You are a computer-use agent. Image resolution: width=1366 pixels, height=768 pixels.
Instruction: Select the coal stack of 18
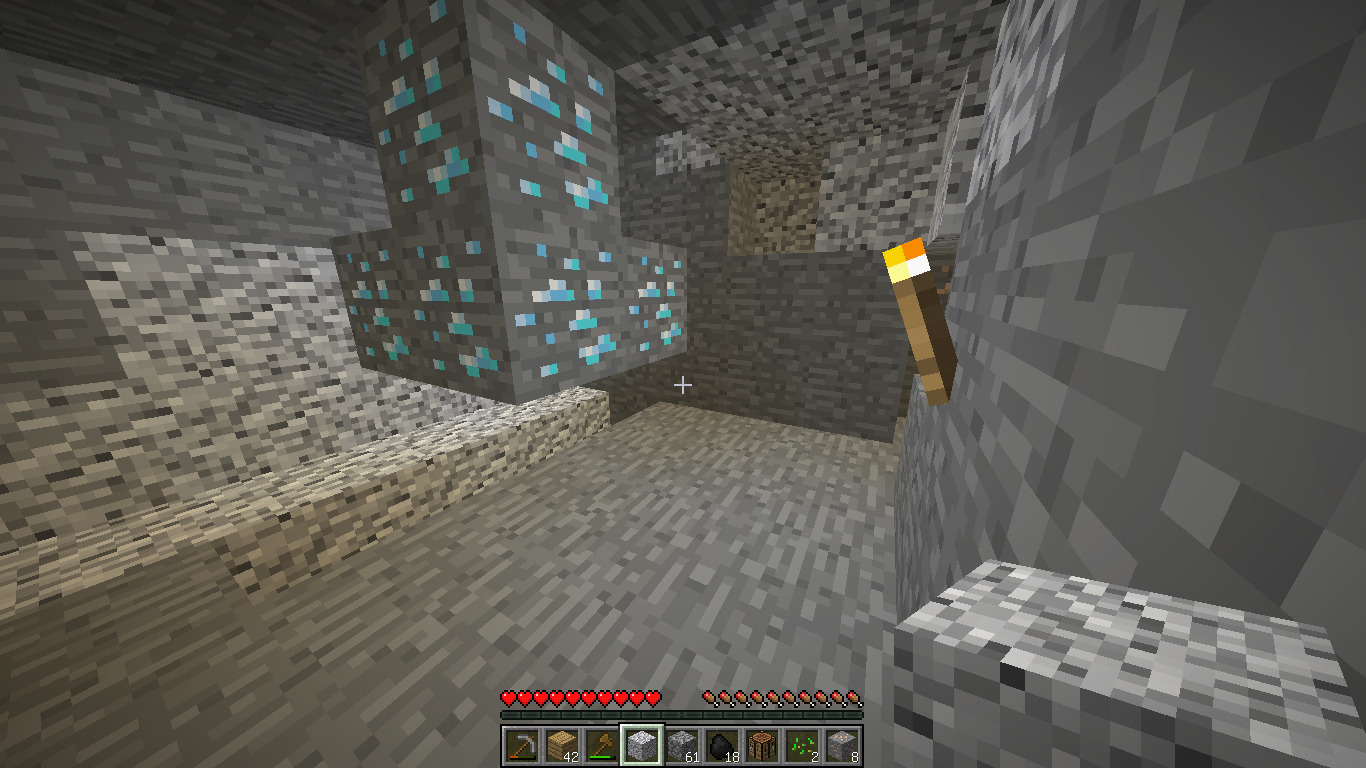point(722,745)
